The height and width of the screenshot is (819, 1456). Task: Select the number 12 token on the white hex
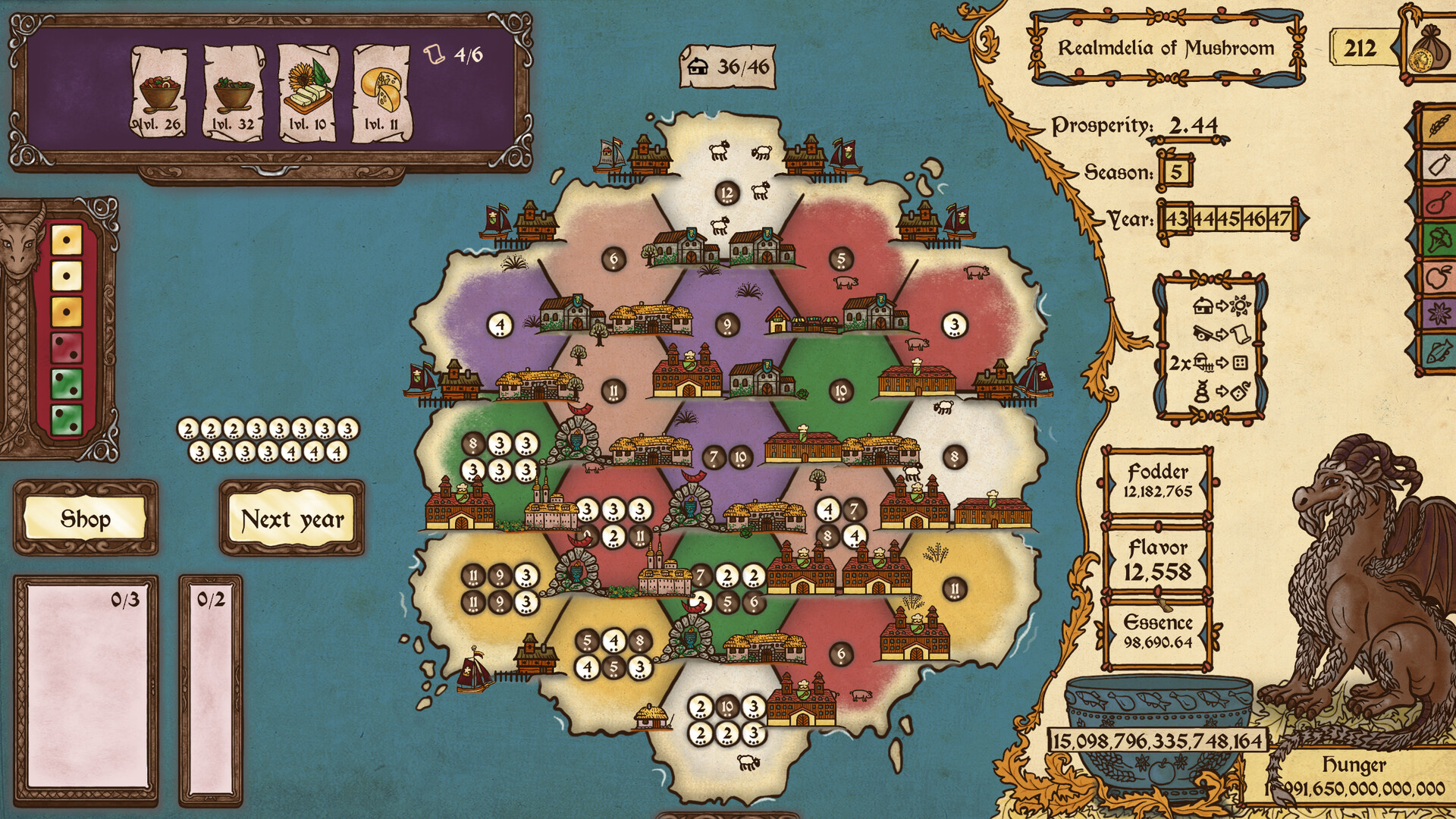pos(727,193)
